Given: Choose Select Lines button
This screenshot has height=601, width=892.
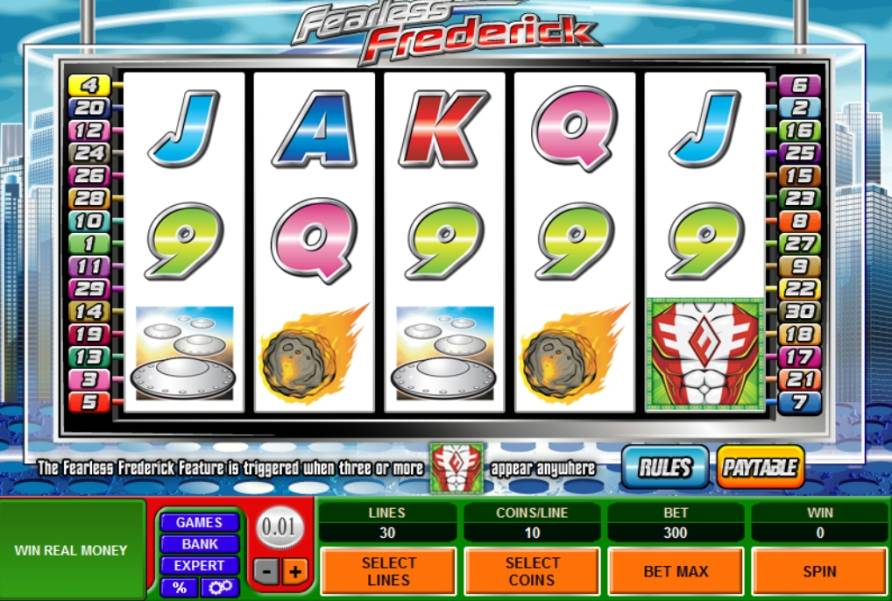Looking at the screenshot, I should tap(387, 571).
